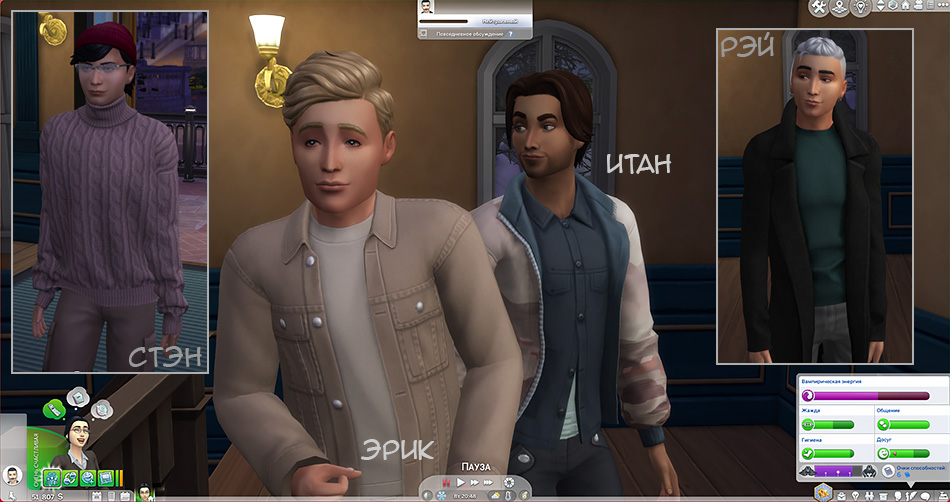Click the hygiene need bar
This screenshot has height=502, width=950.
point(827,453)
